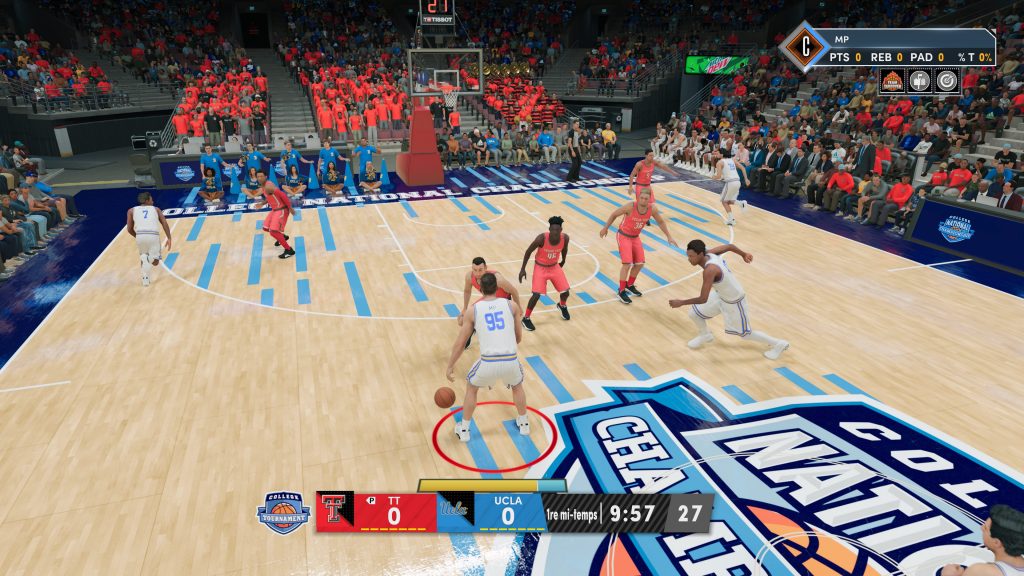Select the orange Team Takeover badge icon

coord(892,81)
